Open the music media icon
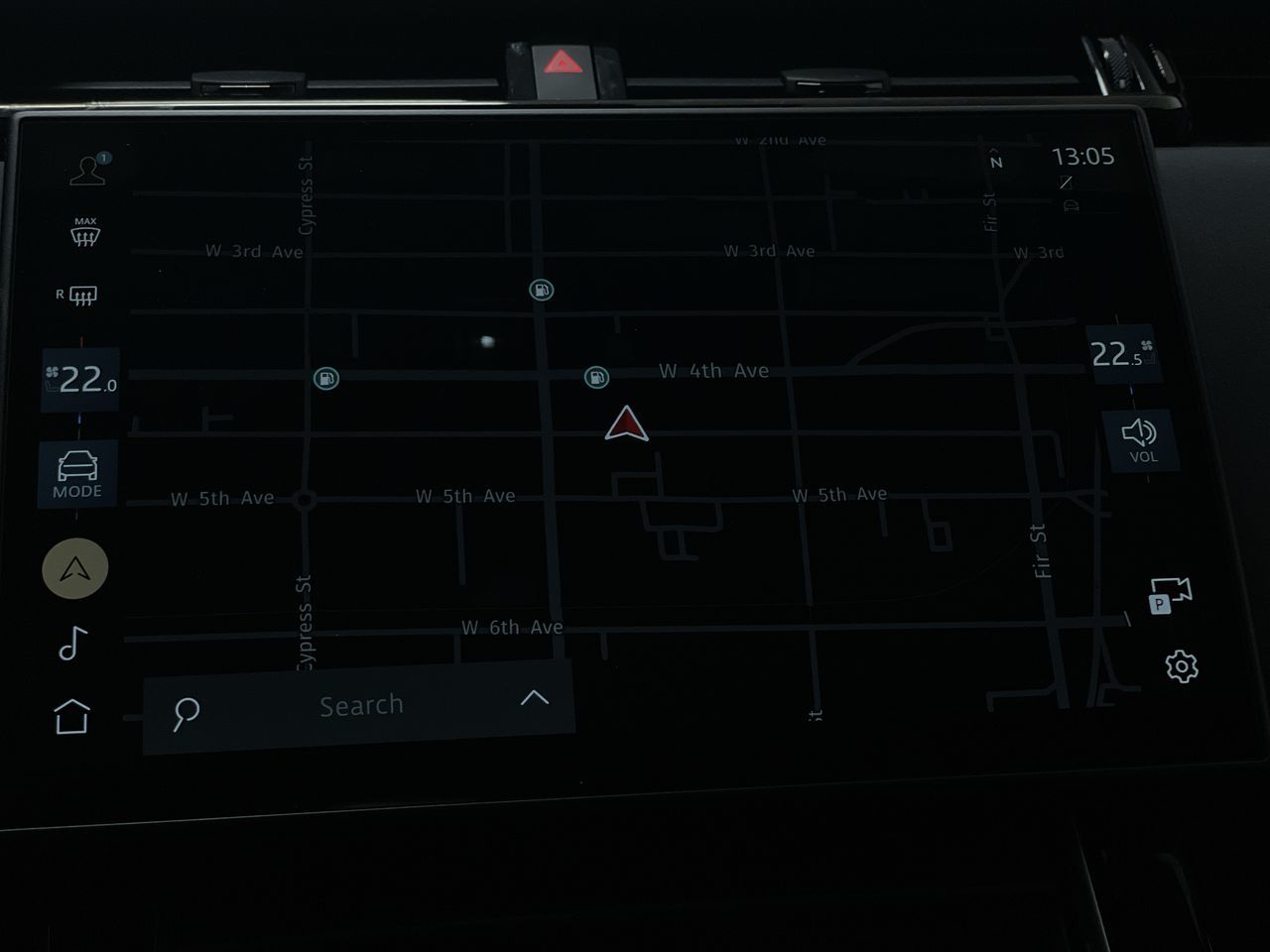Viewport: 1270px width, 952px height. point(73,644)
